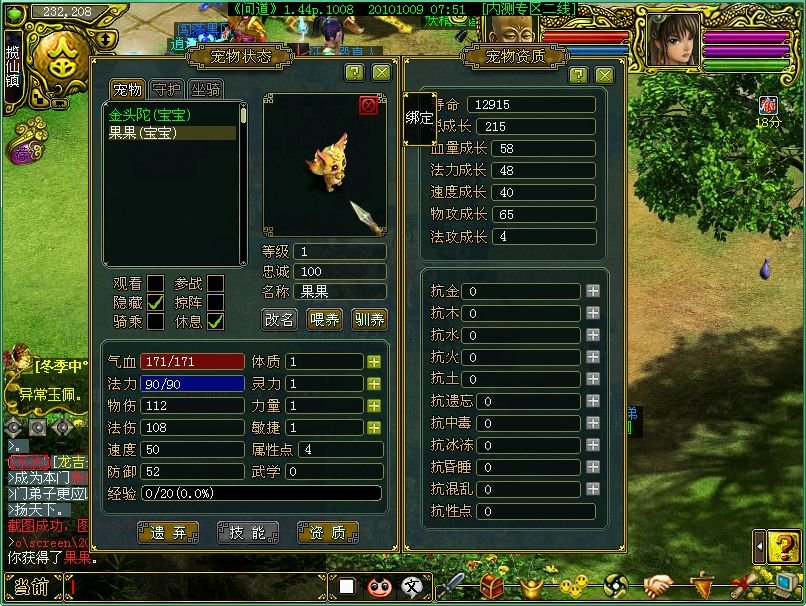The image size is (806, 606).
Task: Select 金头陀(宝宝) in the pet list
Action: [150, 116]
